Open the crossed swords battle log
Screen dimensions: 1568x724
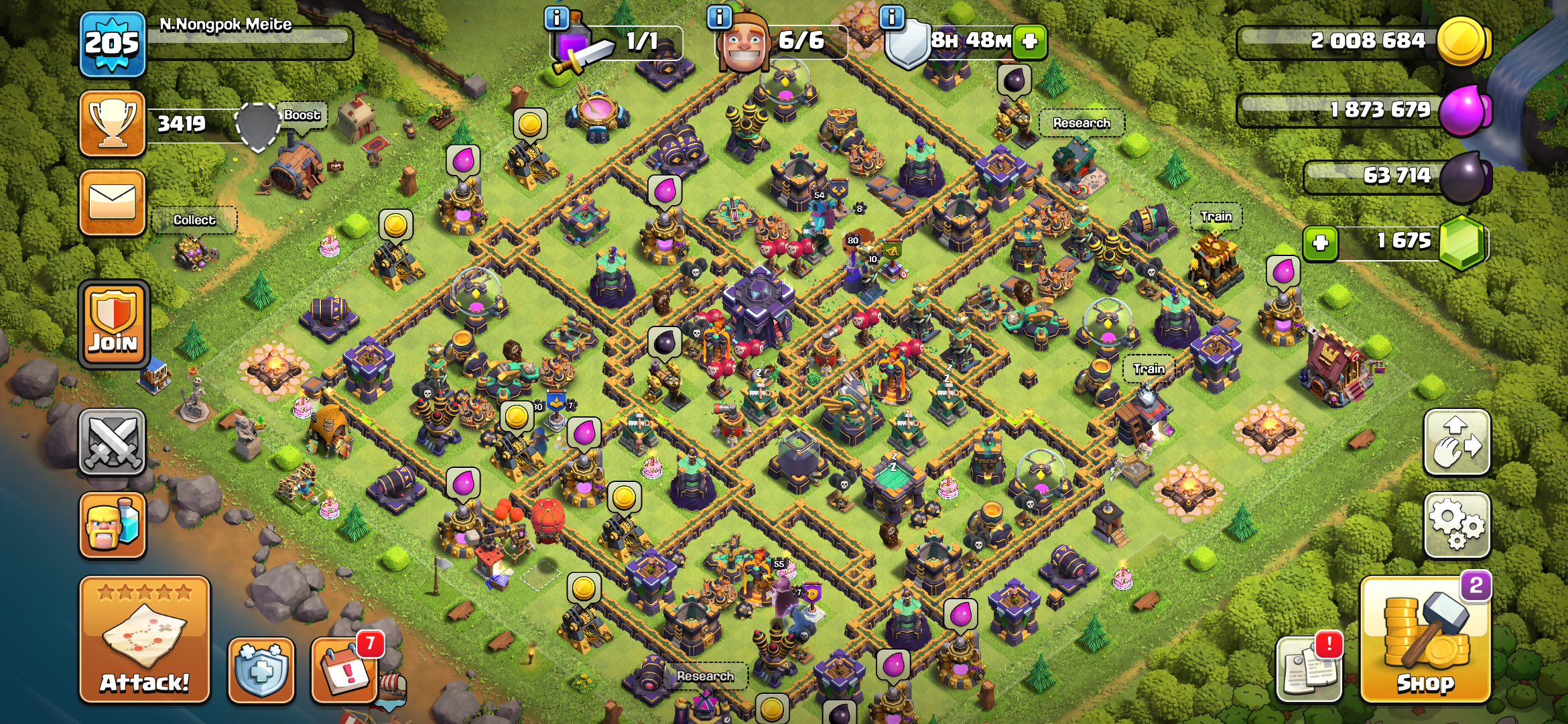[x=113, y=442]
